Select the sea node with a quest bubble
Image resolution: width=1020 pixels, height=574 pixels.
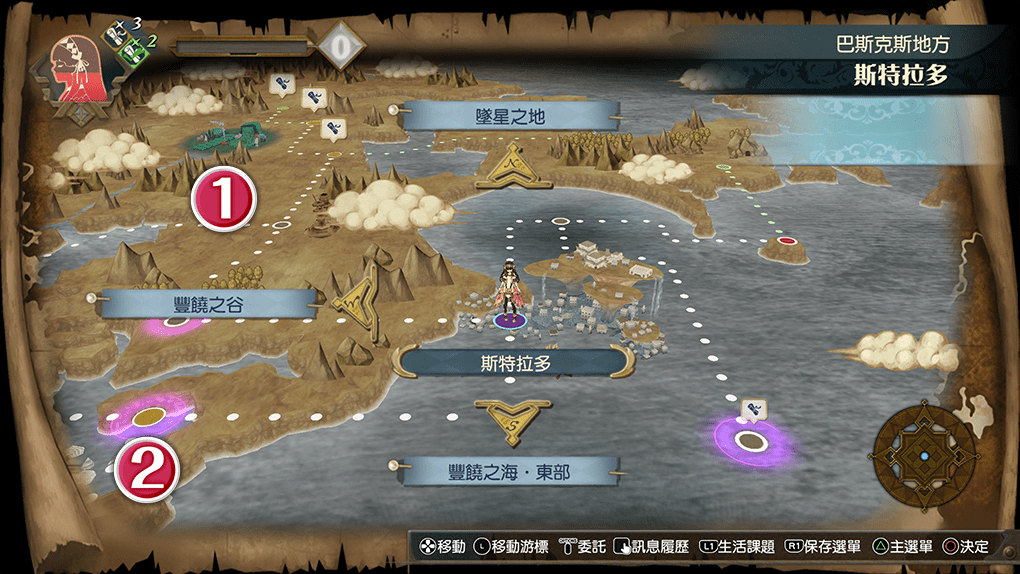click(x=750, y=438)
